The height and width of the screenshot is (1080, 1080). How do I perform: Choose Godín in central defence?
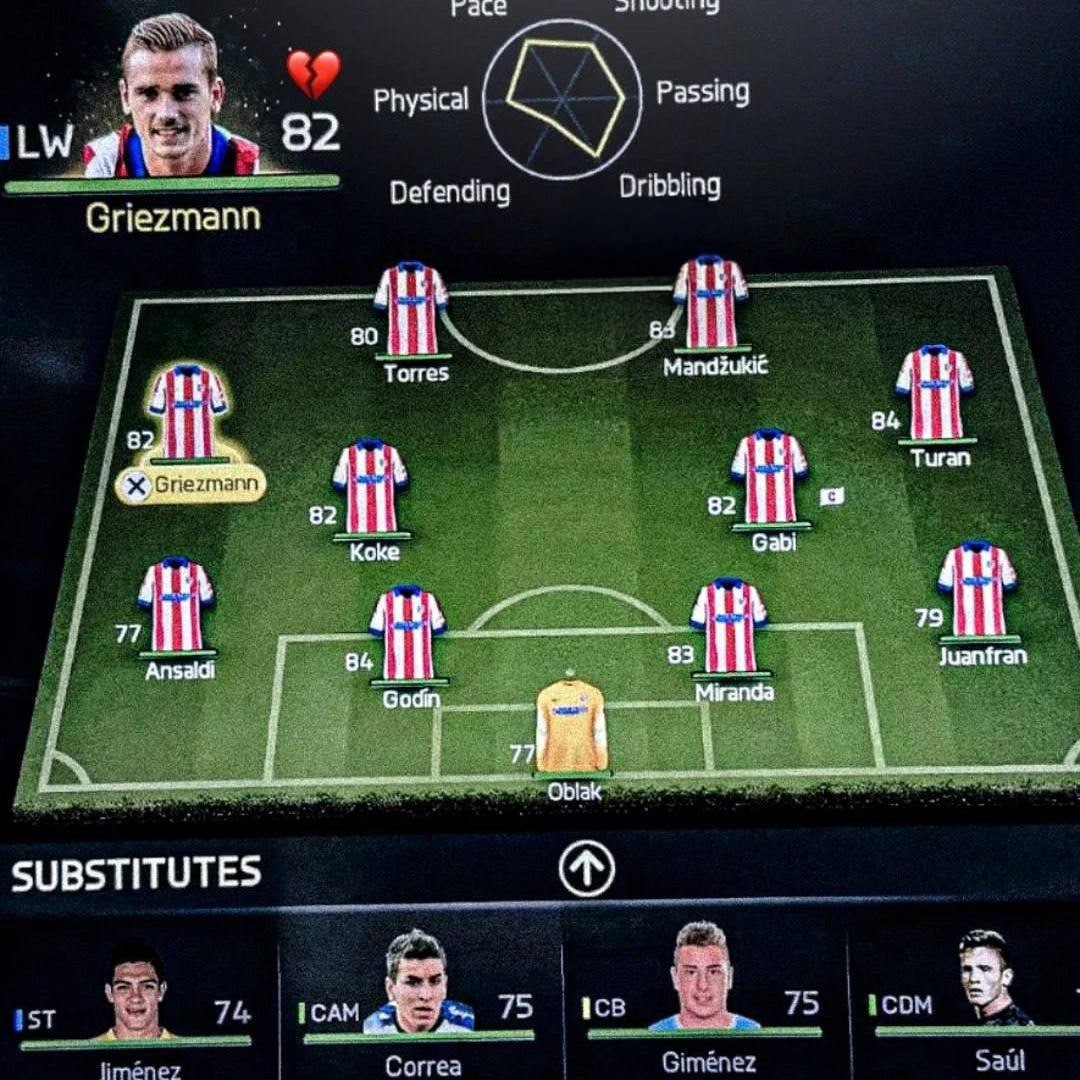click(x=407, y=635)
